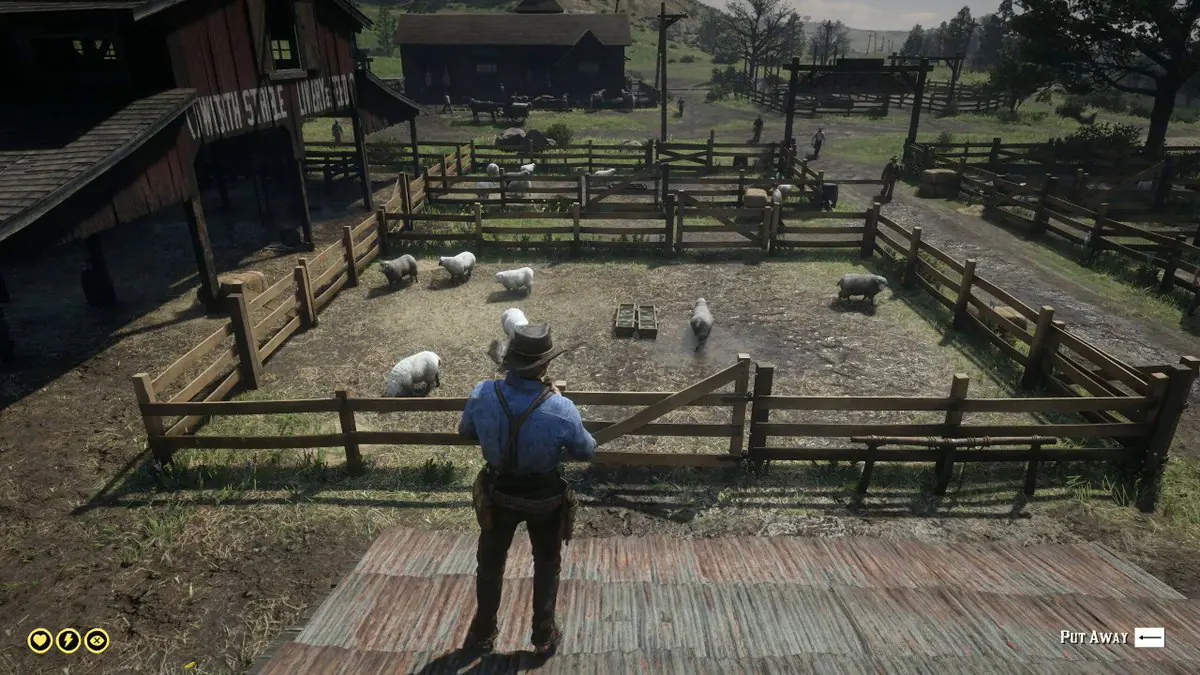Click the Dead Eye core eye icon
The width and height of the screenshot is (1200, 675).
(97, 640)
